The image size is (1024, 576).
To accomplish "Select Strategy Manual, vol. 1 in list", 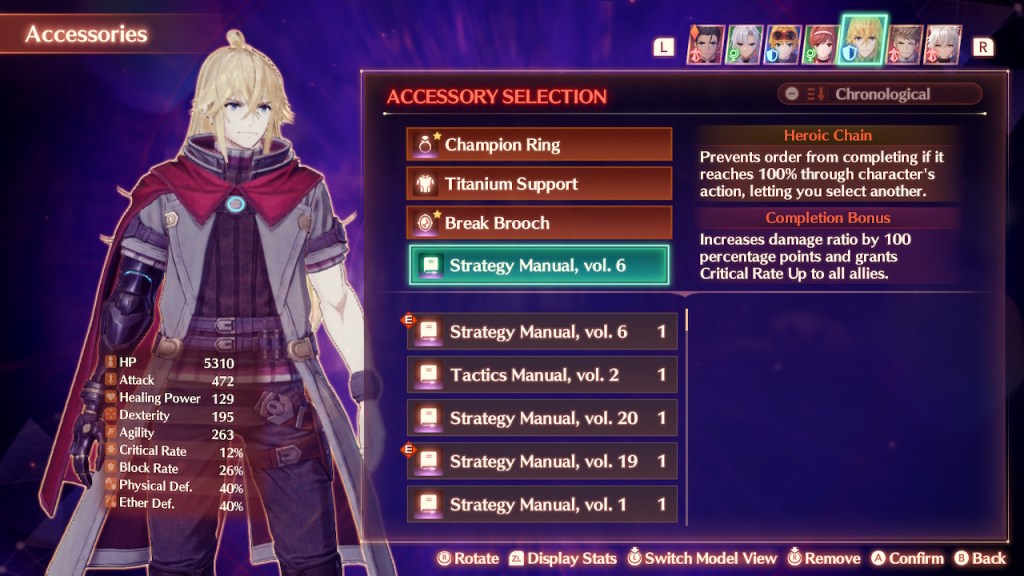I will [x=542, y=504].
